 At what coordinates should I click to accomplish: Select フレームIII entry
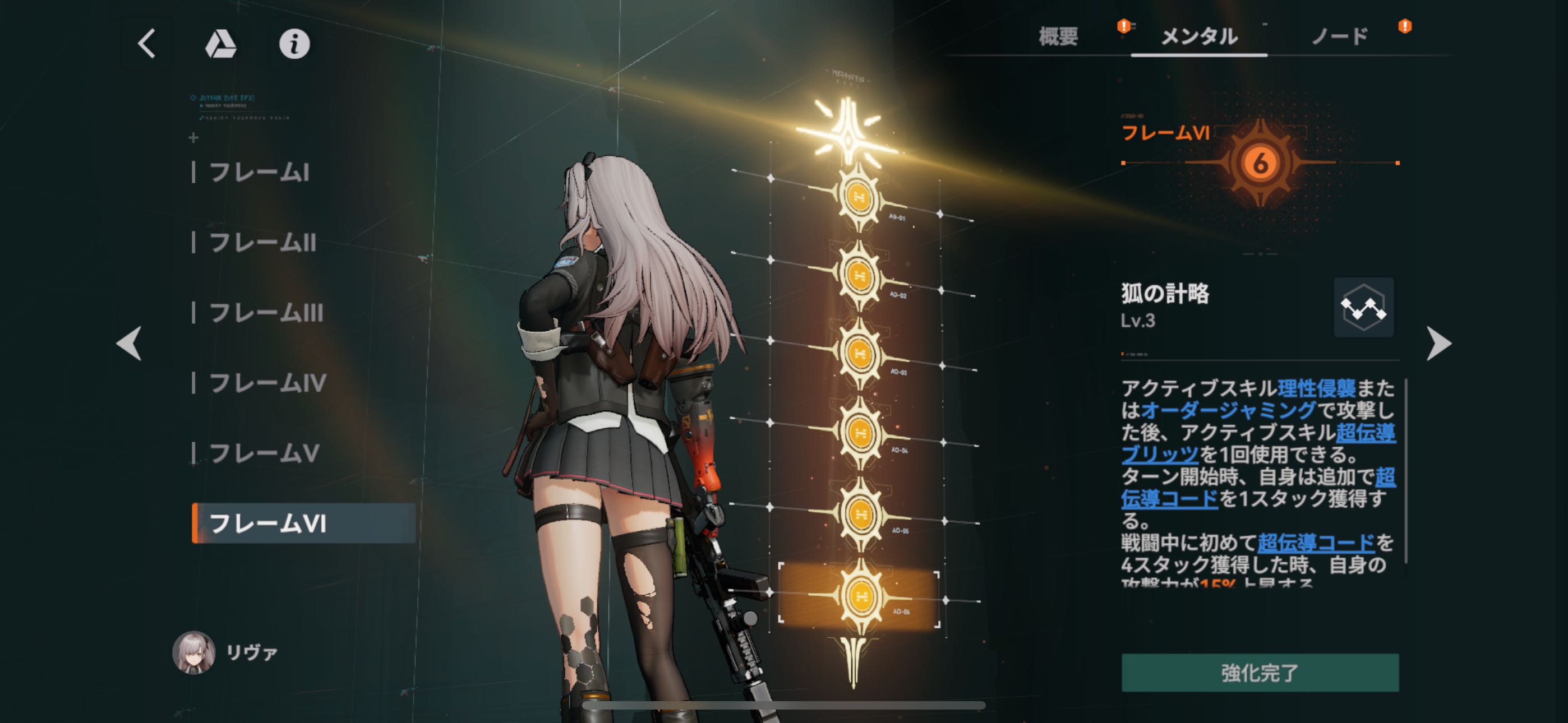(266, 313)
